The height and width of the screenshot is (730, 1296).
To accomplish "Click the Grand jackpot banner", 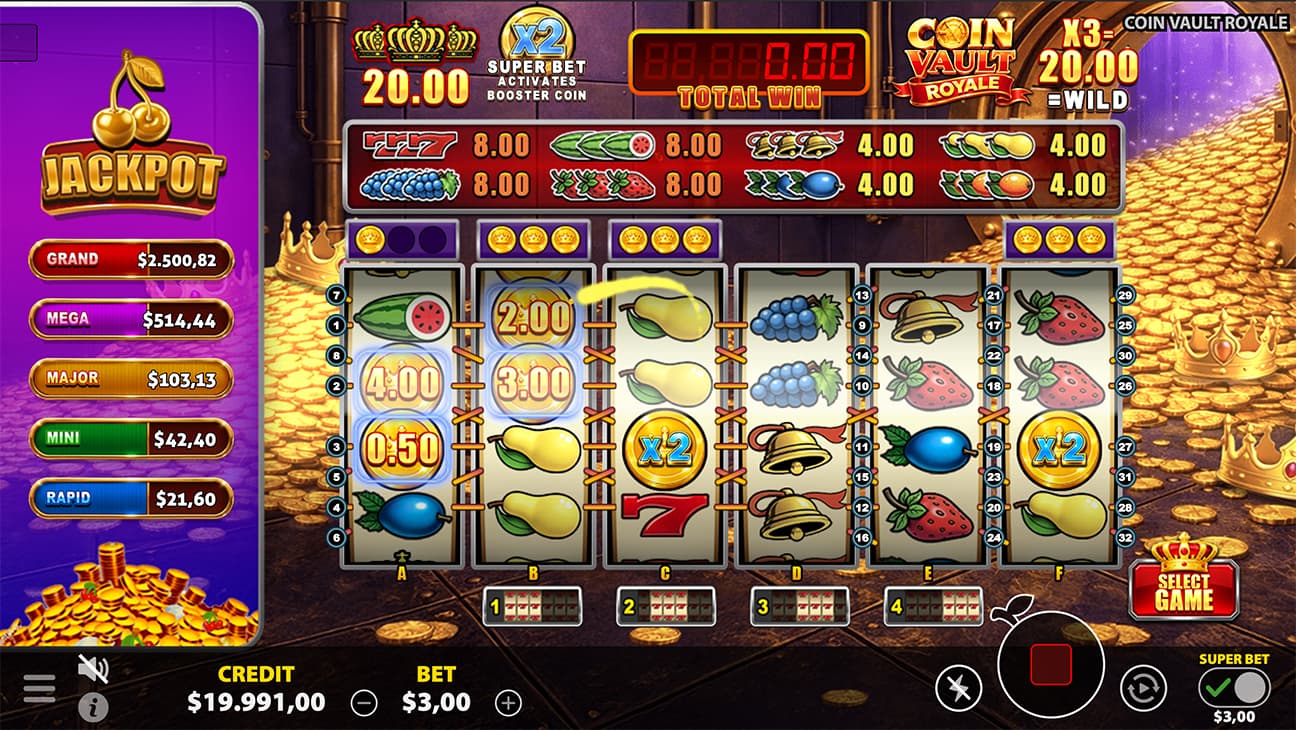I will click(131, 259).
